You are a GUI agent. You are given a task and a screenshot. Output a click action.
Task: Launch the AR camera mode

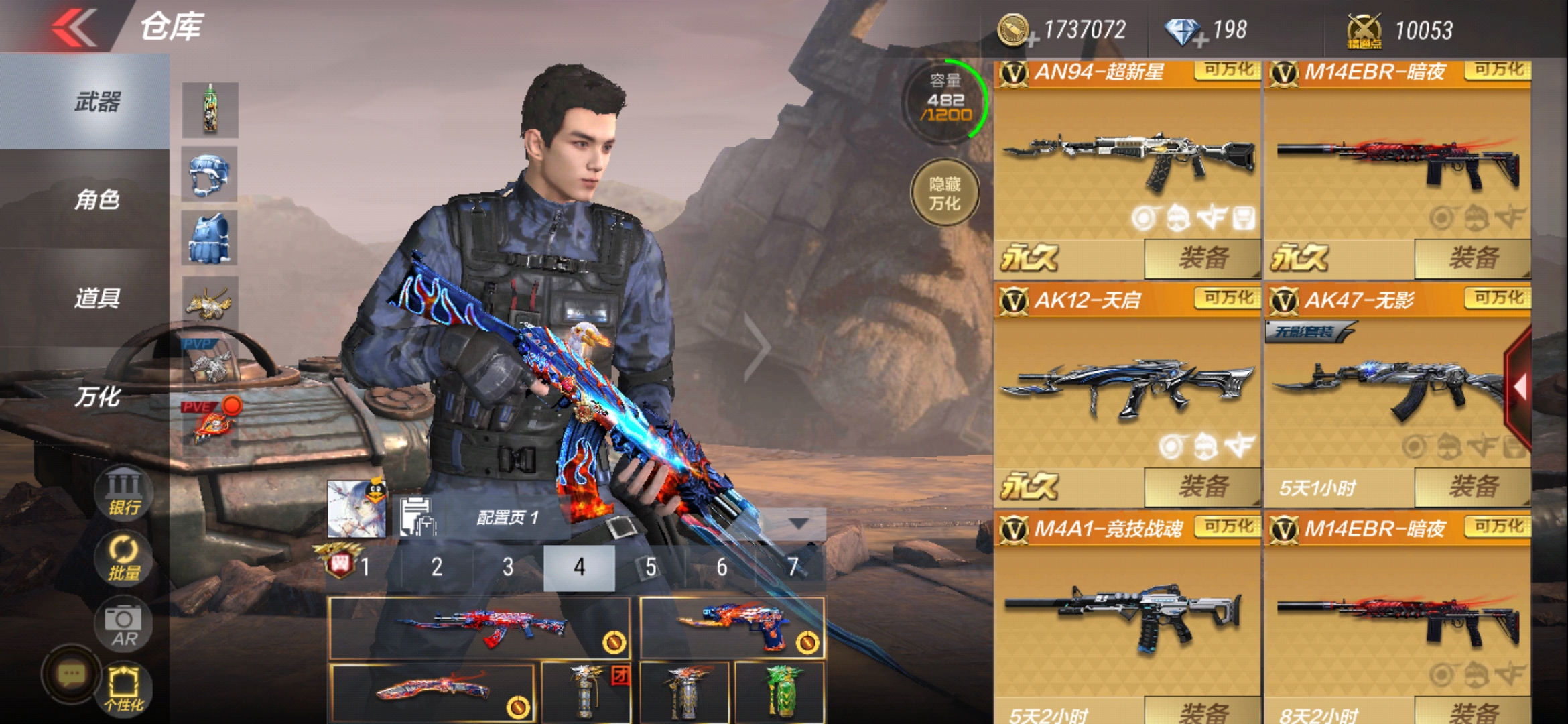125,625
